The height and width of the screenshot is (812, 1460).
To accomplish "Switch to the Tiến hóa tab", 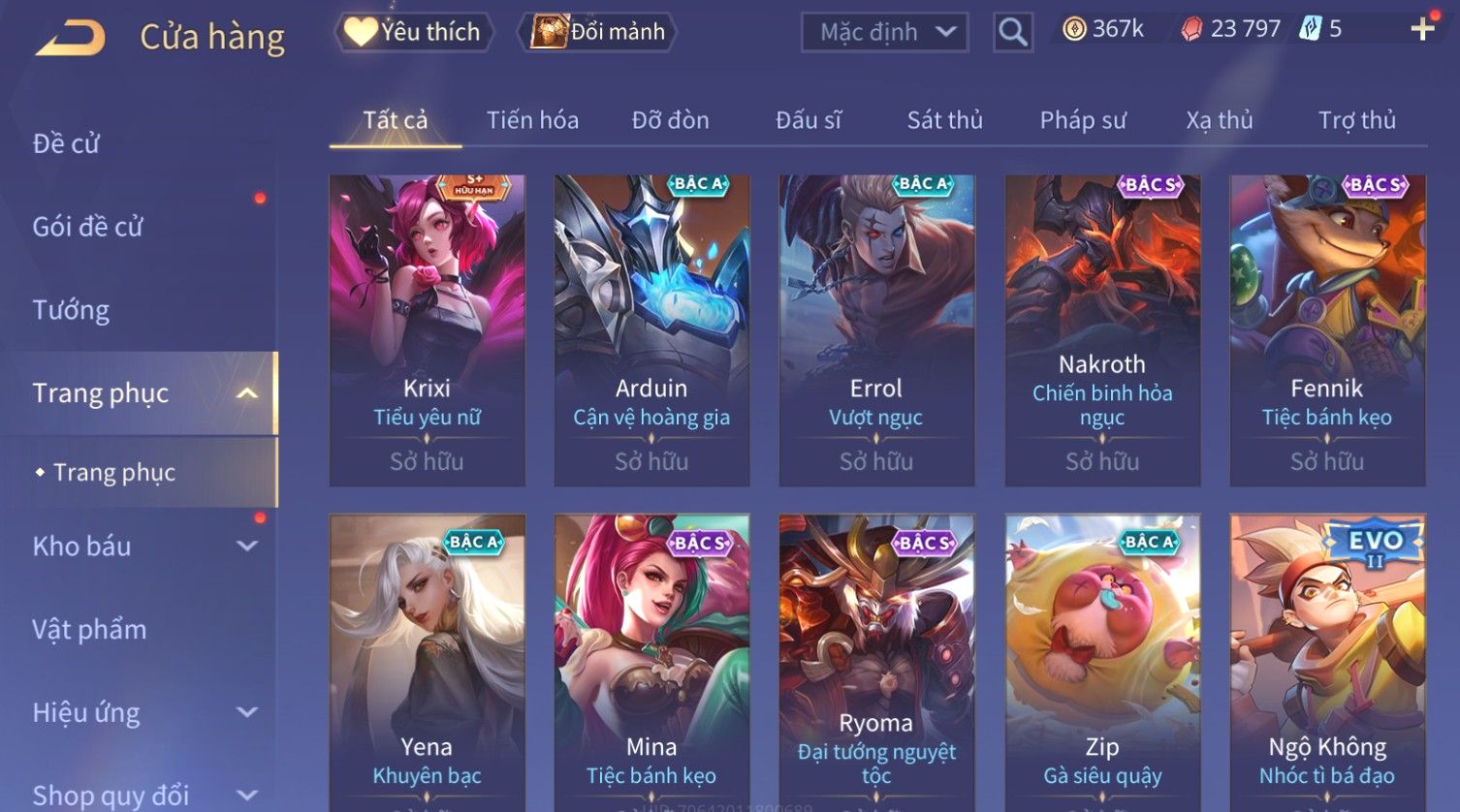I will tap(532, 120).
